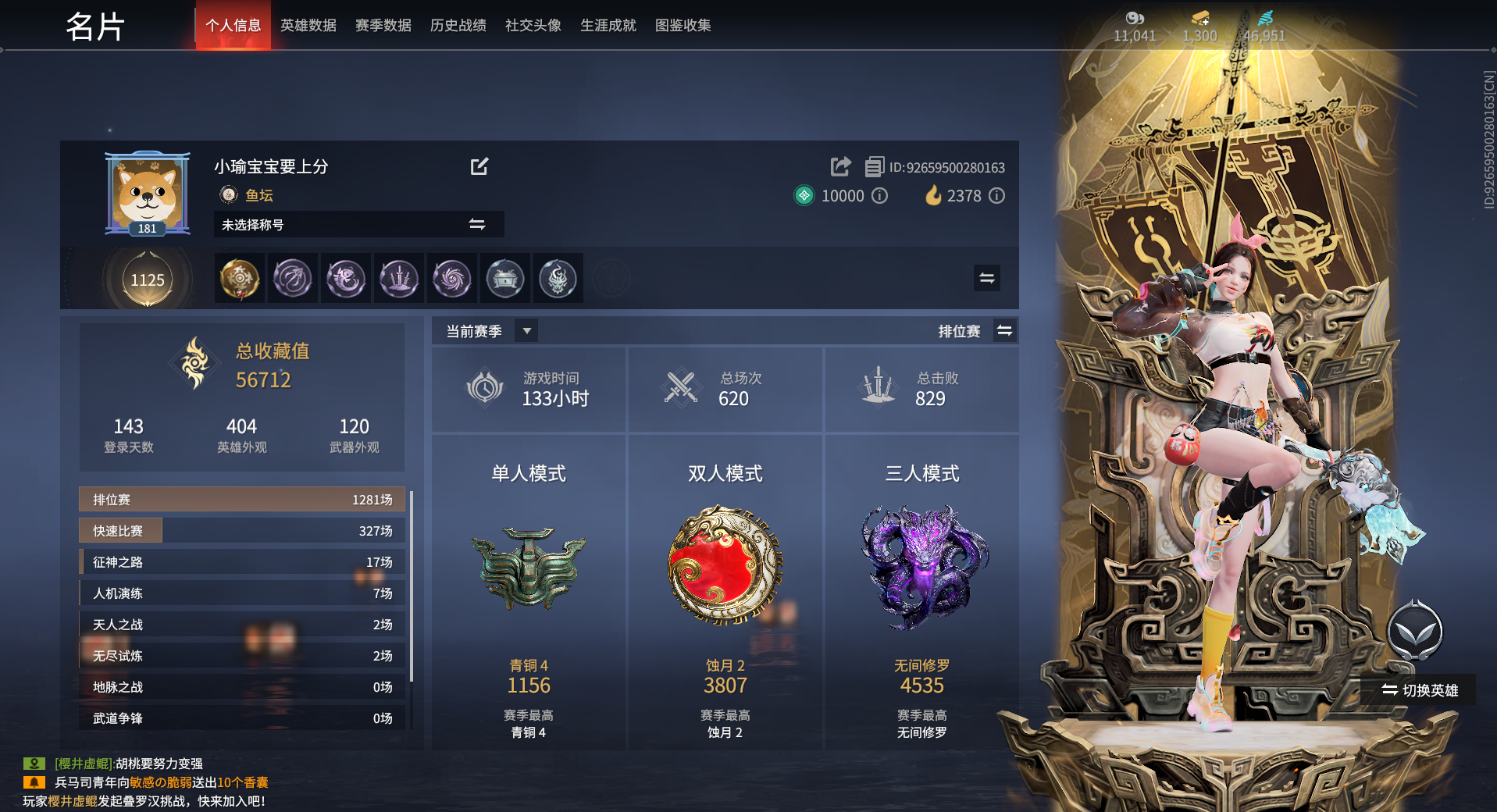Click the share profile icon
The width and height of the screenshot is (1497, 812).
pyautogui.click(x=839, y=166)
